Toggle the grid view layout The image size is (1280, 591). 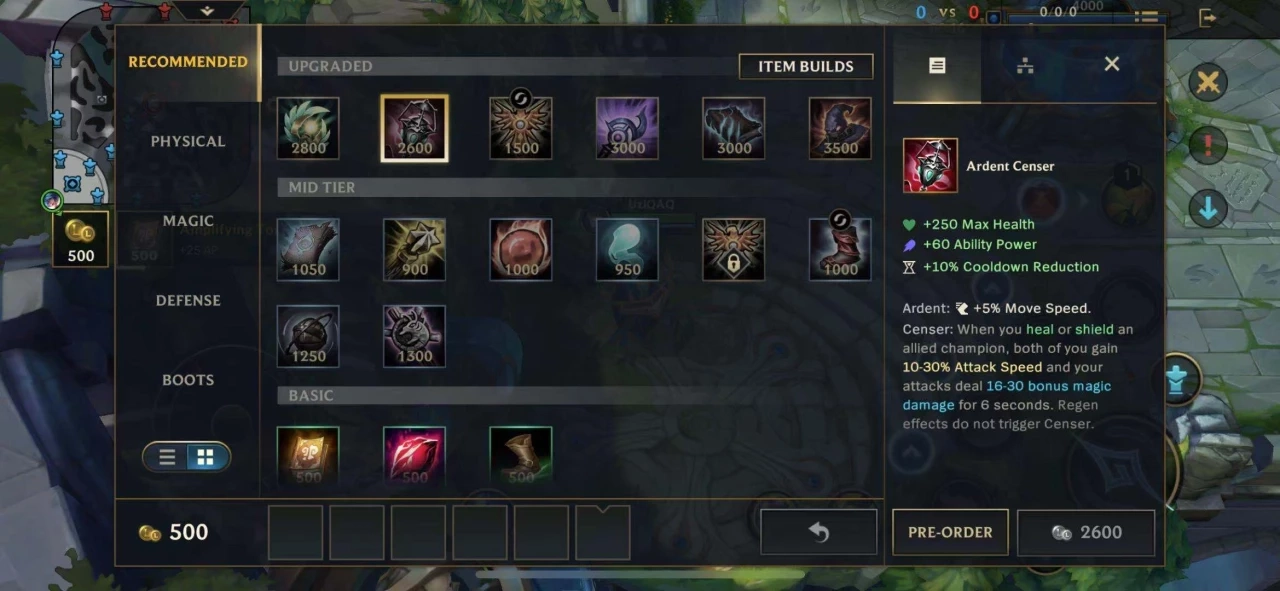click(205, 457)
